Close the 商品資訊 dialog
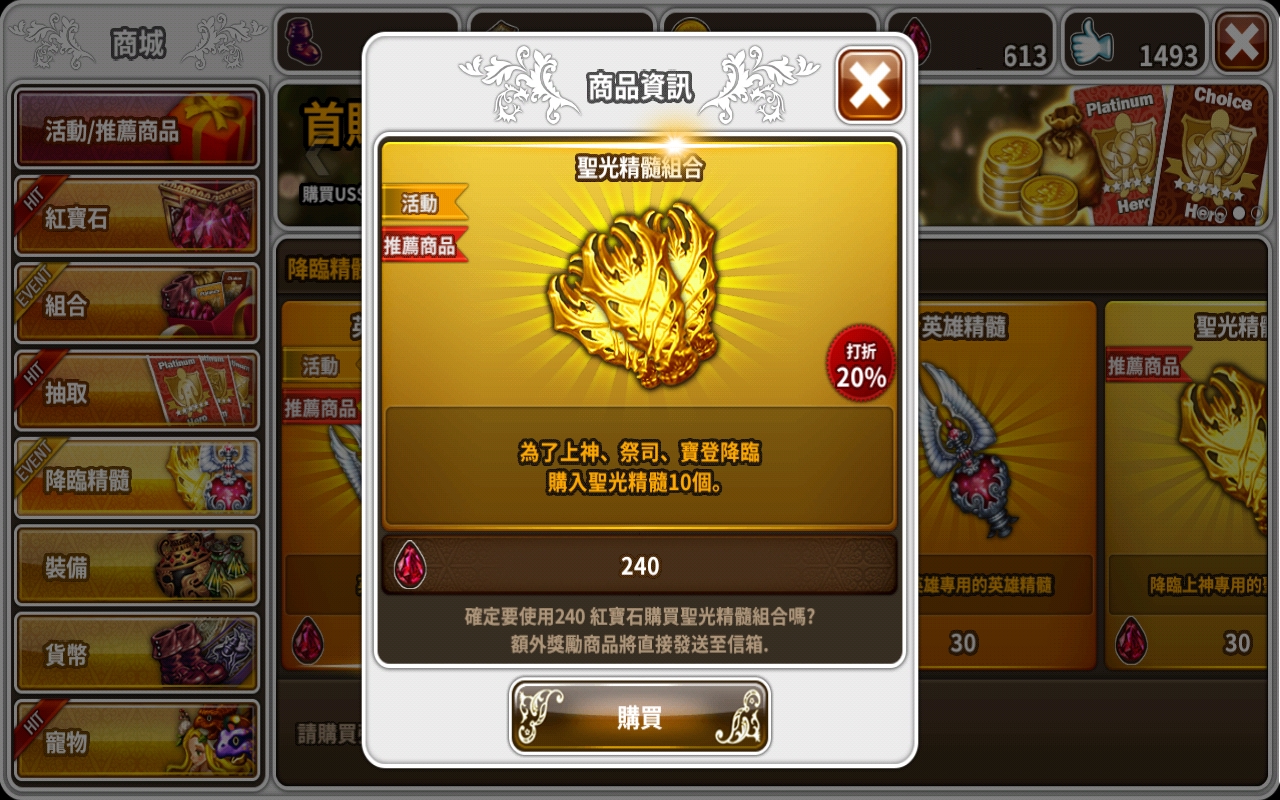This screenshot has width=1280, height=800. click(869, 84)
